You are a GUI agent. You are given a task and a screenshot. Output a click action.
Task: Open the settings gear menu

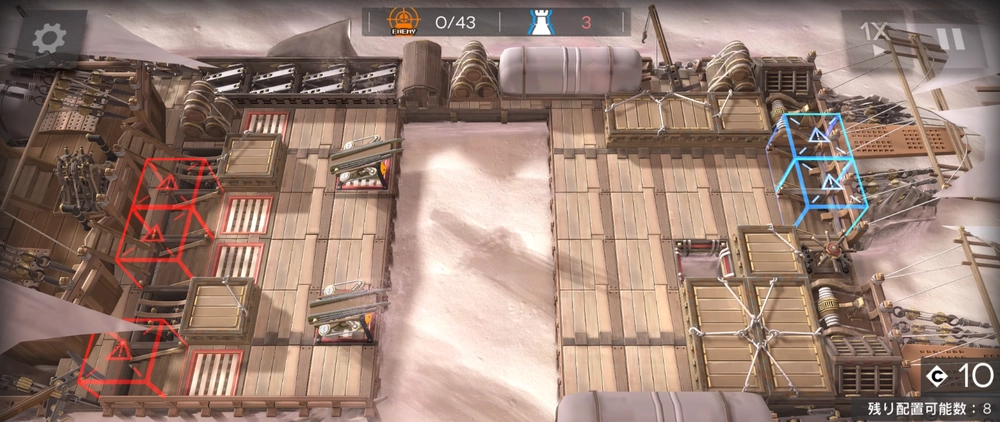point(48,39)
